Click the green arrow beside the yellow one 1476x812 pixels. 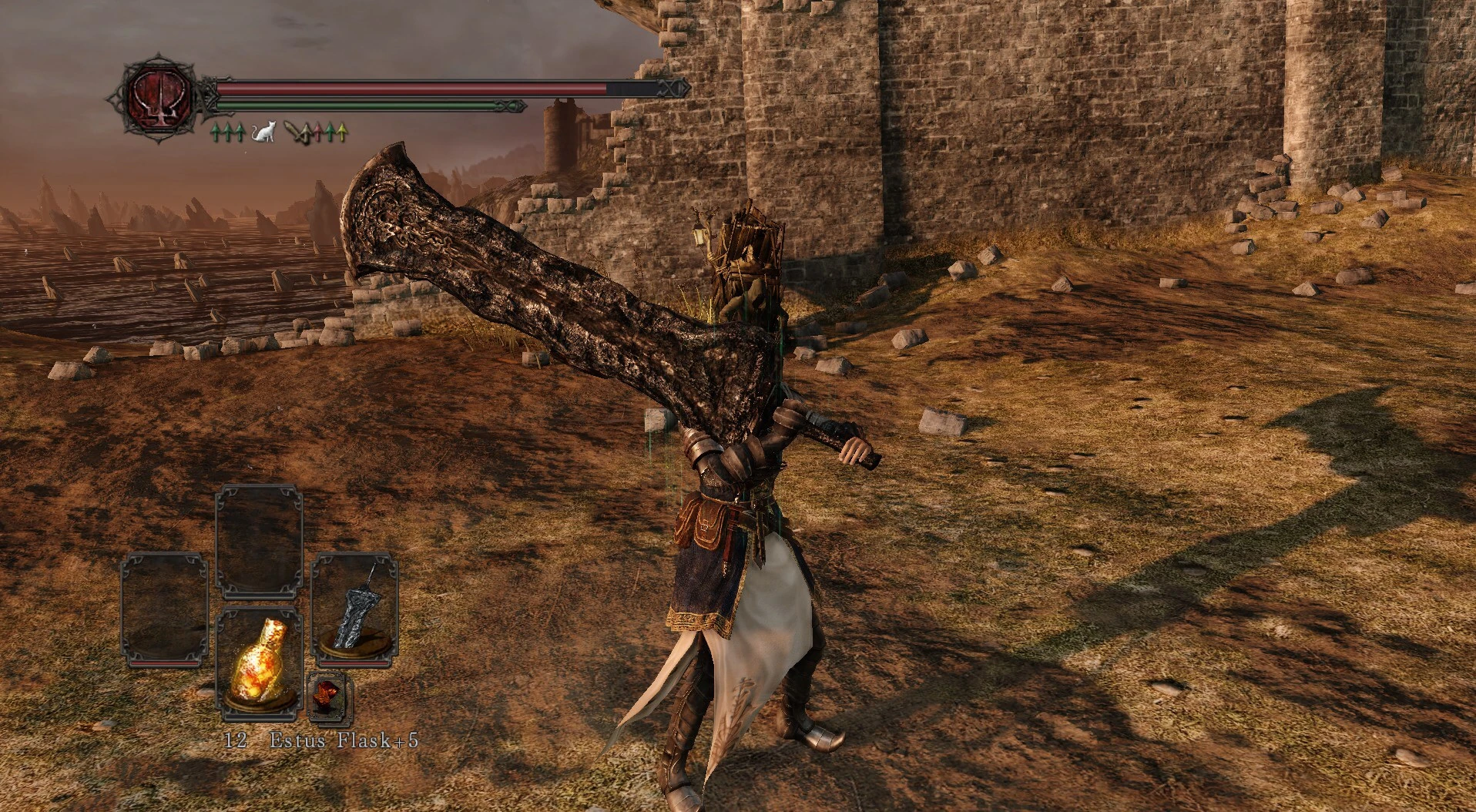point(329,132)
